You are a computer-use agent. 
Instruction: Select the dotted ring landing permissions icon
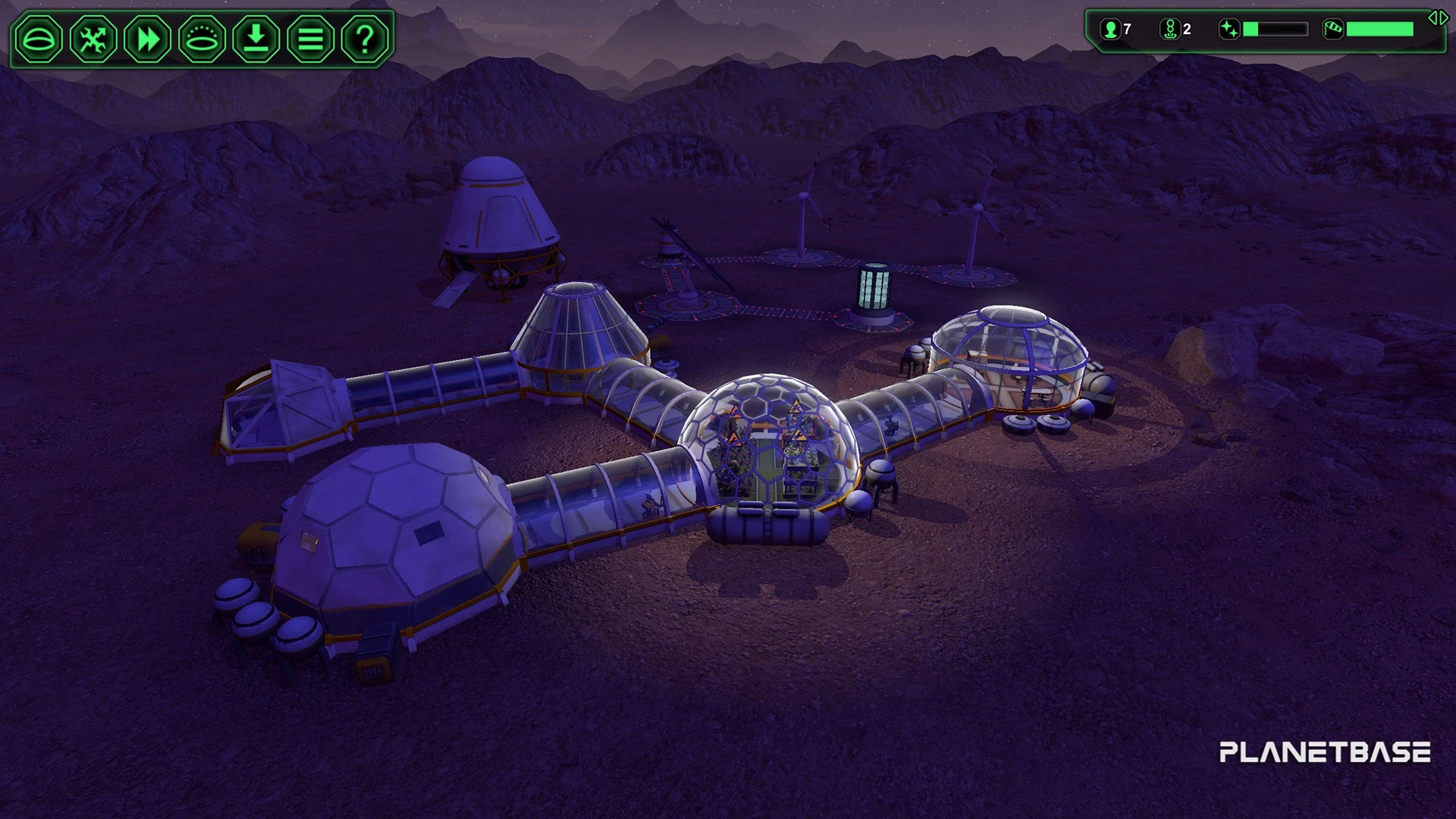point(202,38)
